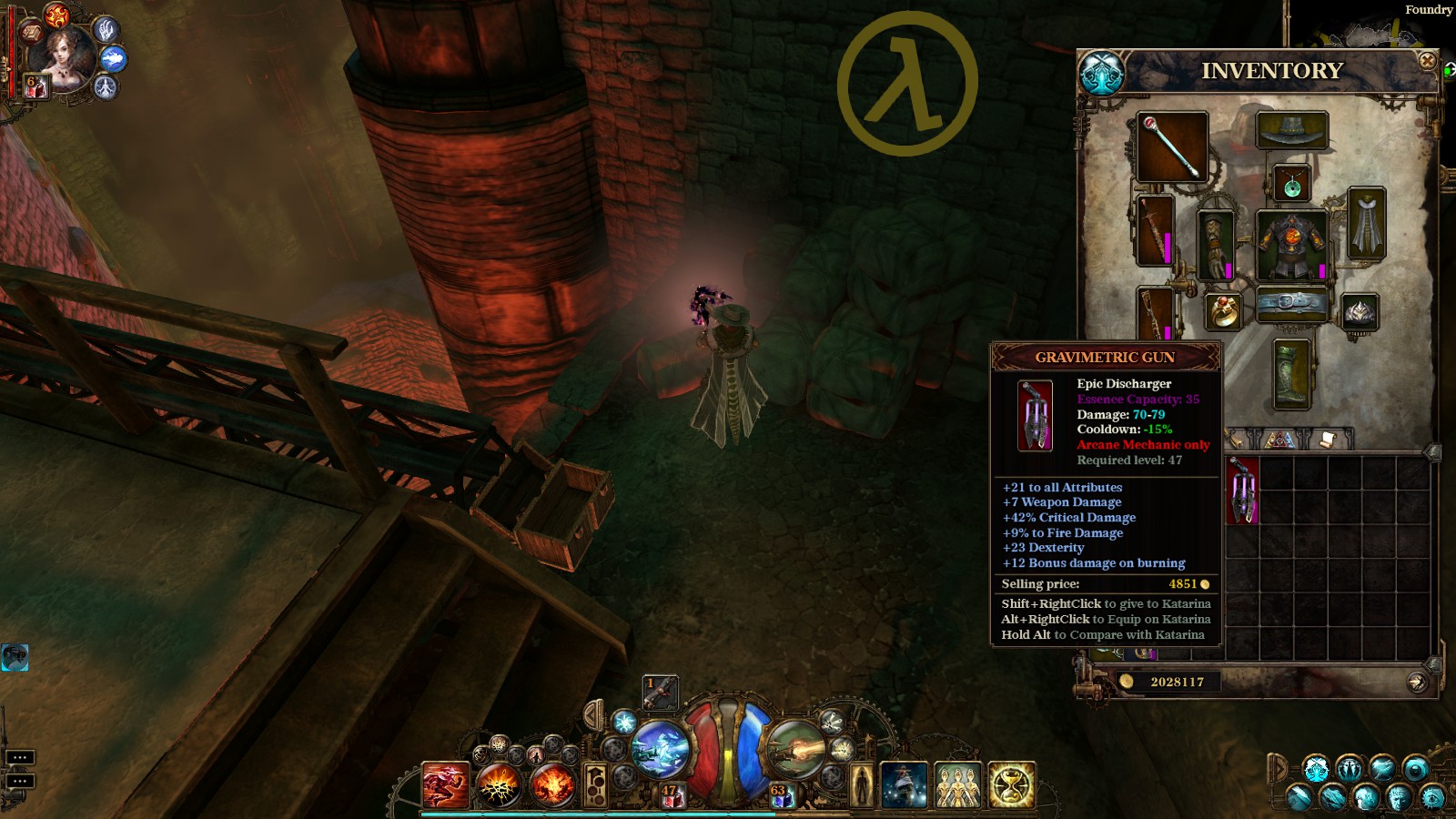Click the equipped belt slot
The width and height of the screenshot is (1456, 819).
coord(1291,303)
